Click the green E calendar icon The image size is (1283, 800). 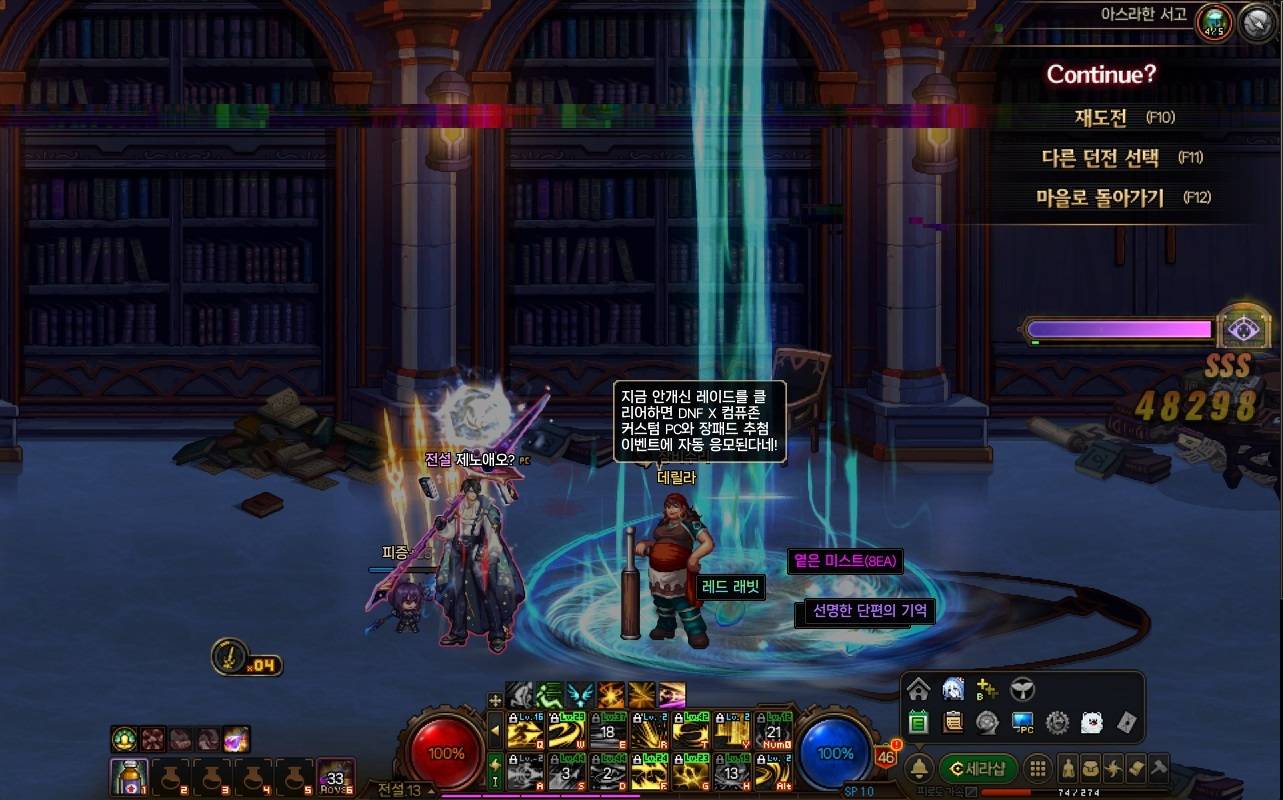point(919,722)
